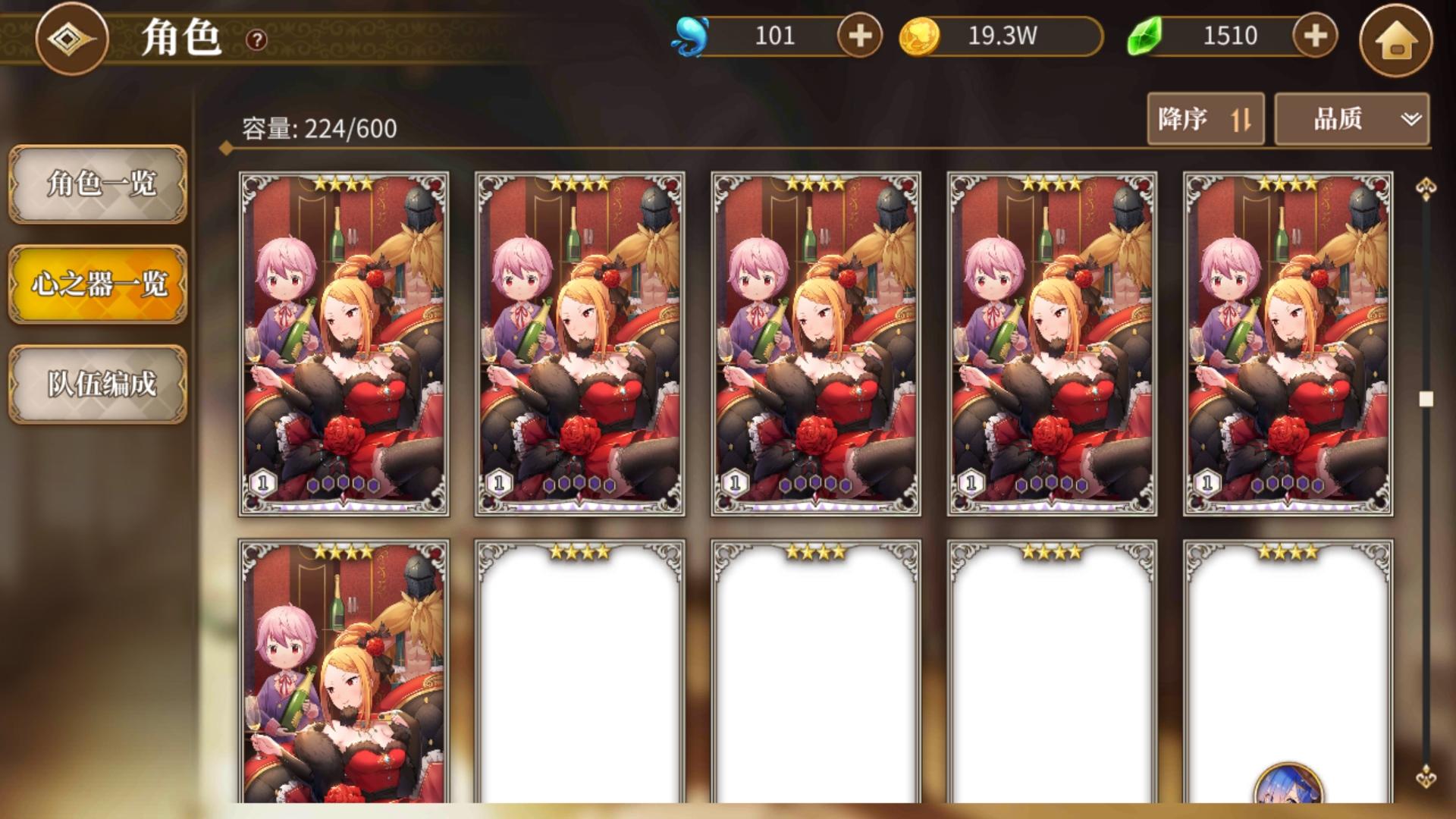Click the gold coin icon showing 19.3W

click(919, 35)
